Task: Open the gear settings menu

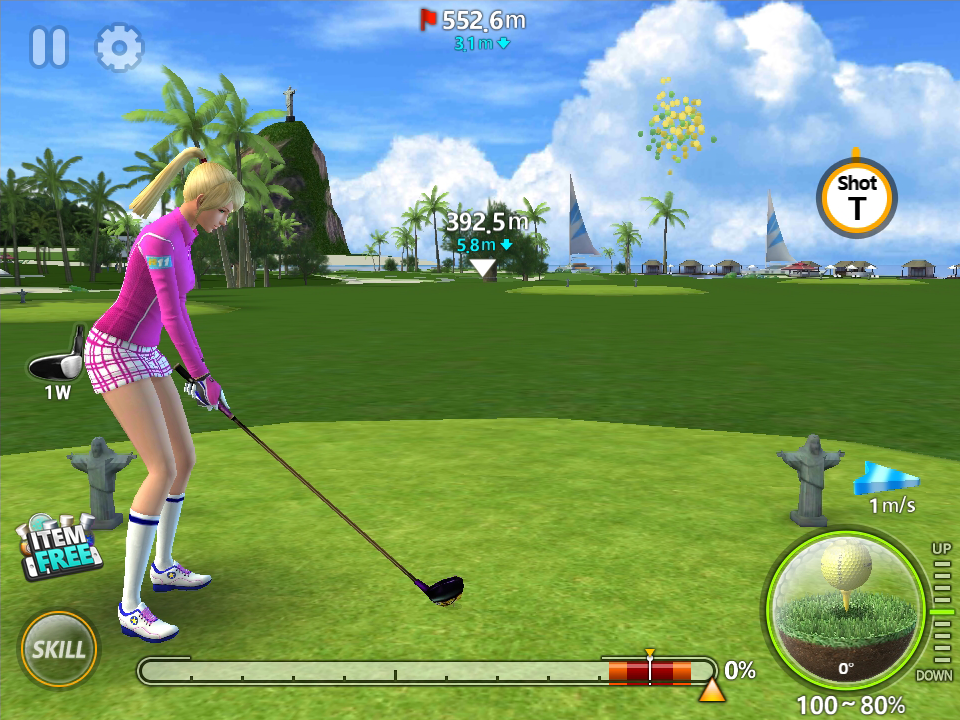Action: click(119, 47)
